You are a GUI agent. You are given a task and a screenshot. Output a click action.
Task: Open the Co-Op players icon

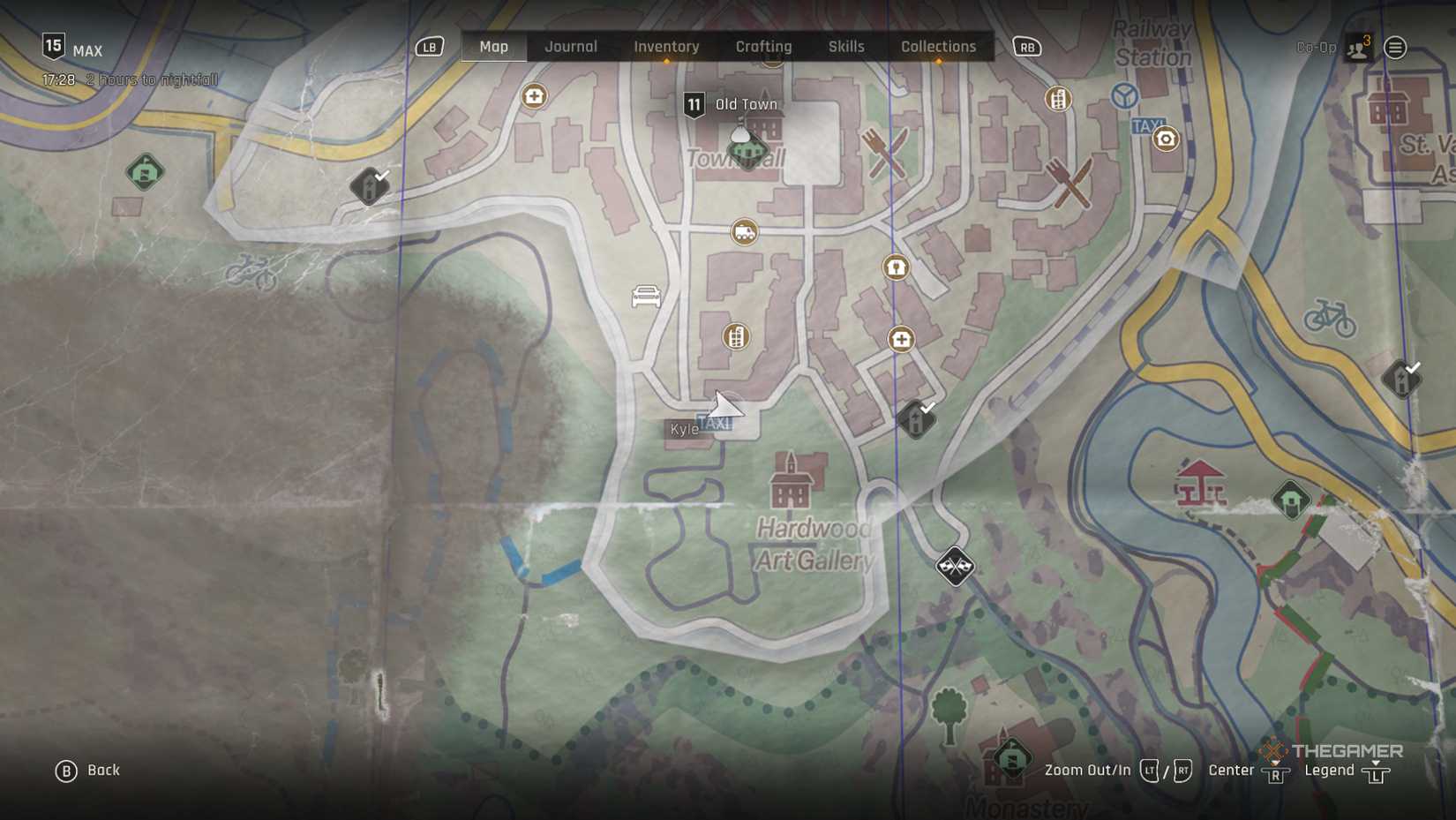pyautogui.click(x=1358, y=48)
